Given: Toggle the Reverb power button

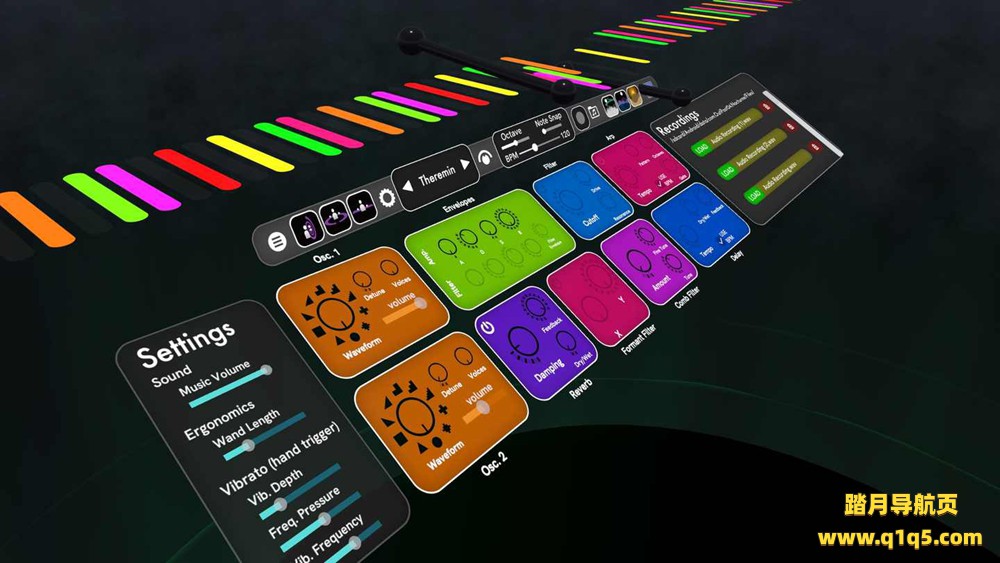Looking at the screenshot, I should pos(487,327).
